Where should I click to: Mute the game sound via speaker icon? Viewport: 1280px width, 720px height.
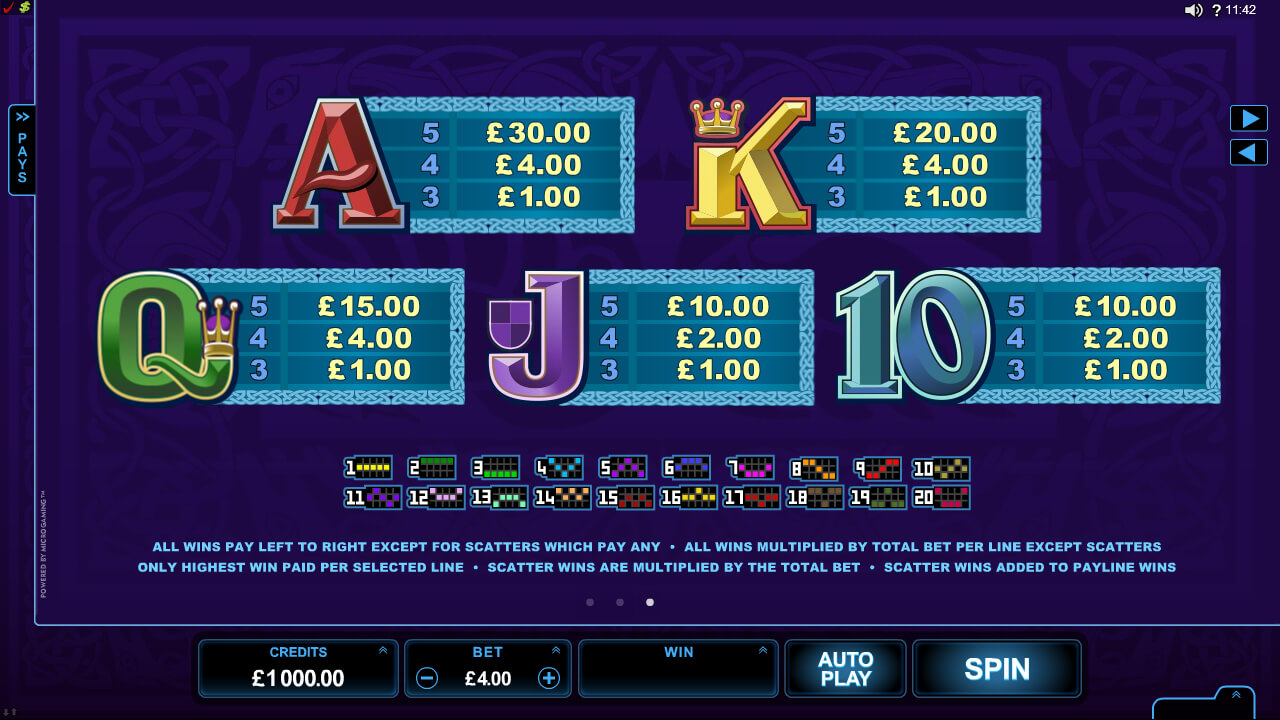1193,11
